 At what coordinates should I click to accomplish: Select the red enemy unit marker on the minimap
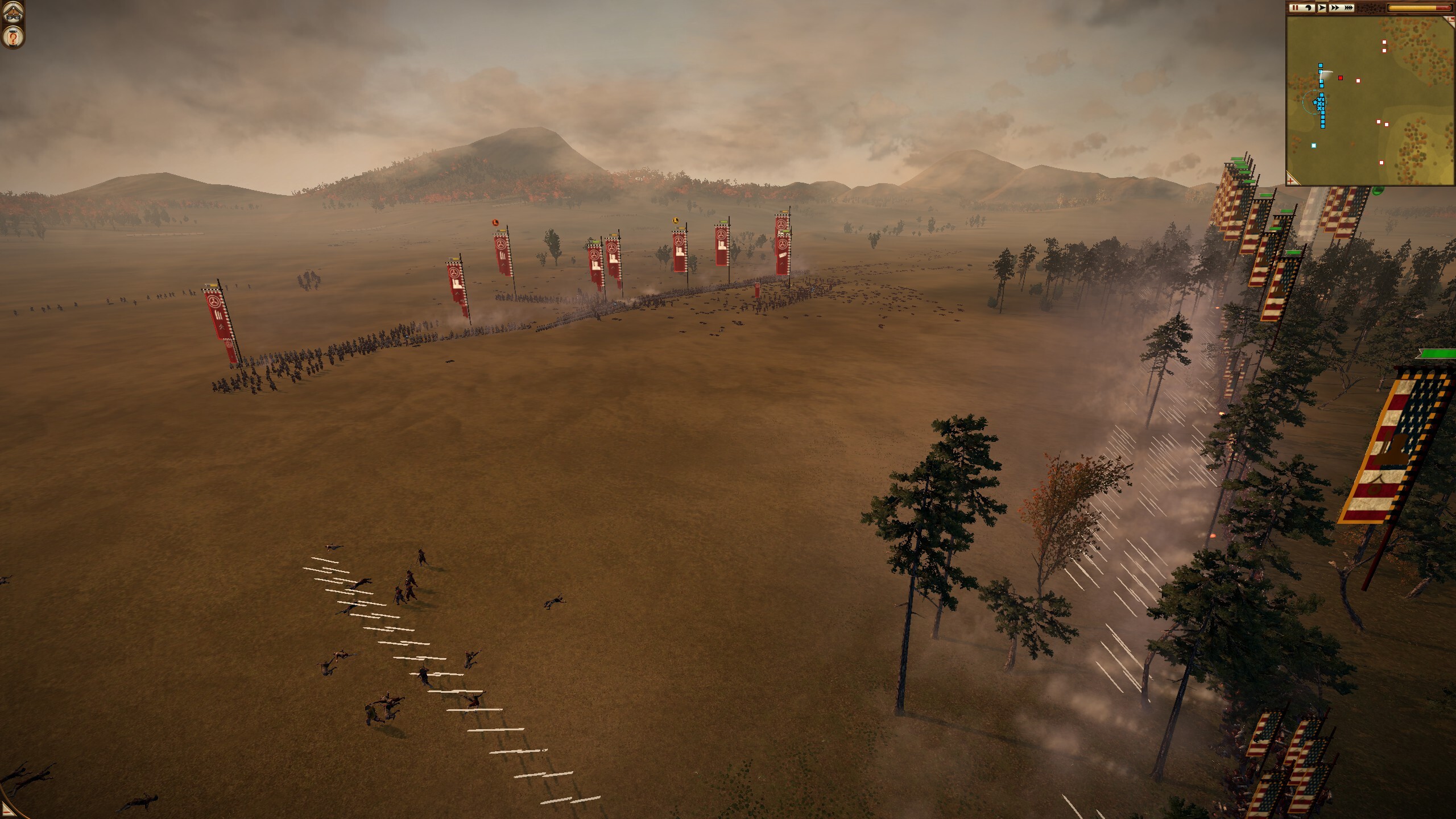tap(1341, 78)
